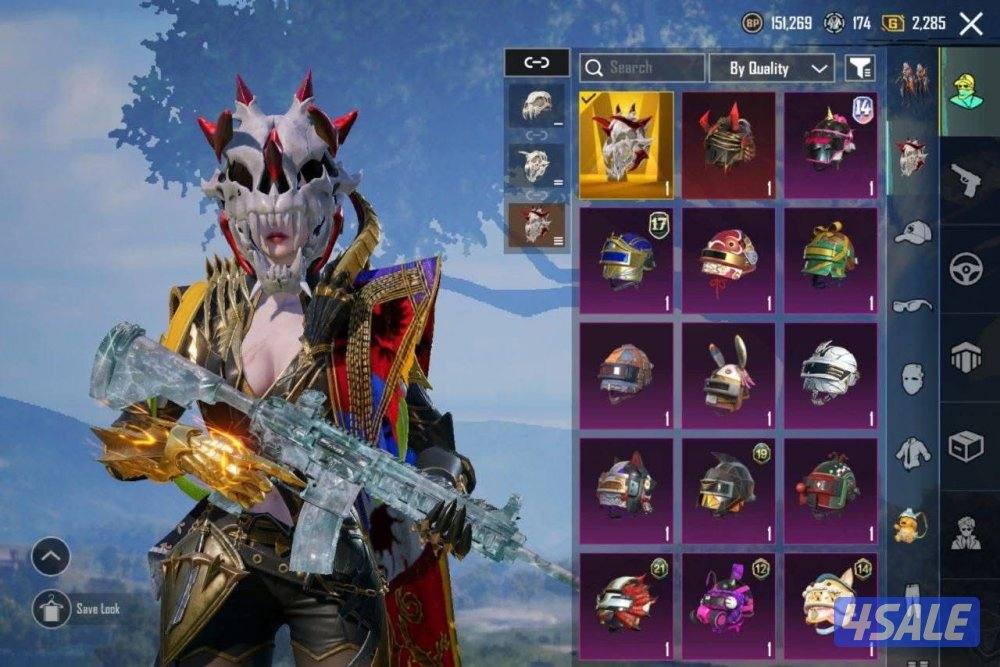Click the Search field
The image size is (1000, 667).
click(642, 68)
